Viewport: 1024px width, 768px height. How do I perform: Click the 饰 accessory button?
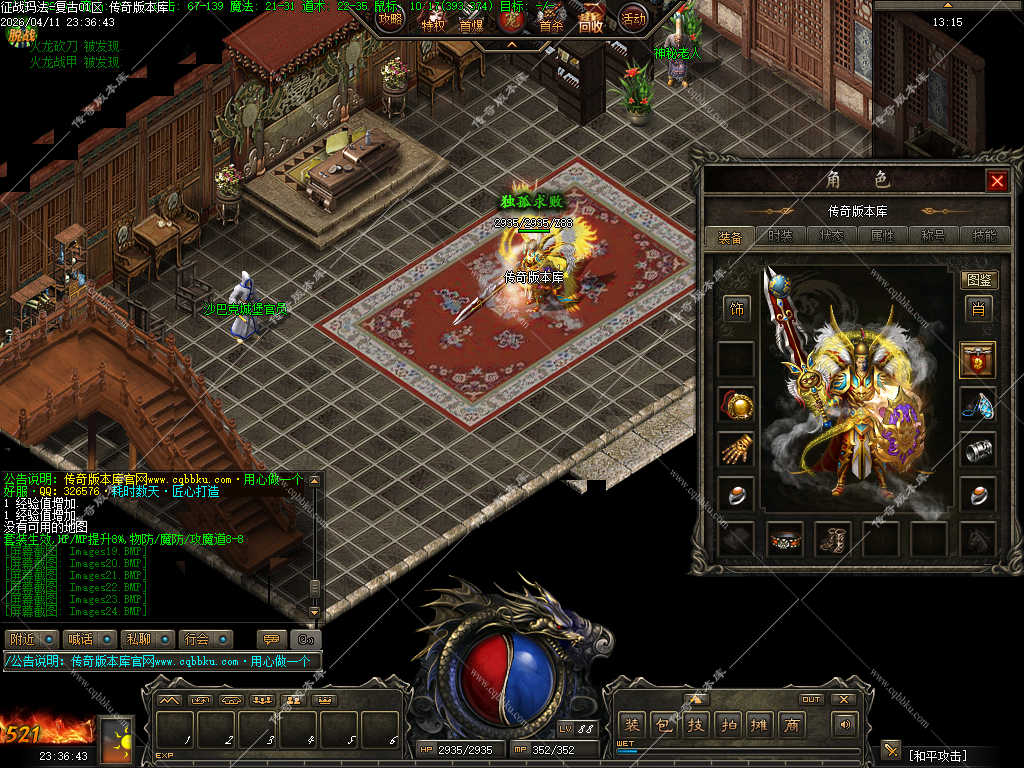(x=737, y=309)
